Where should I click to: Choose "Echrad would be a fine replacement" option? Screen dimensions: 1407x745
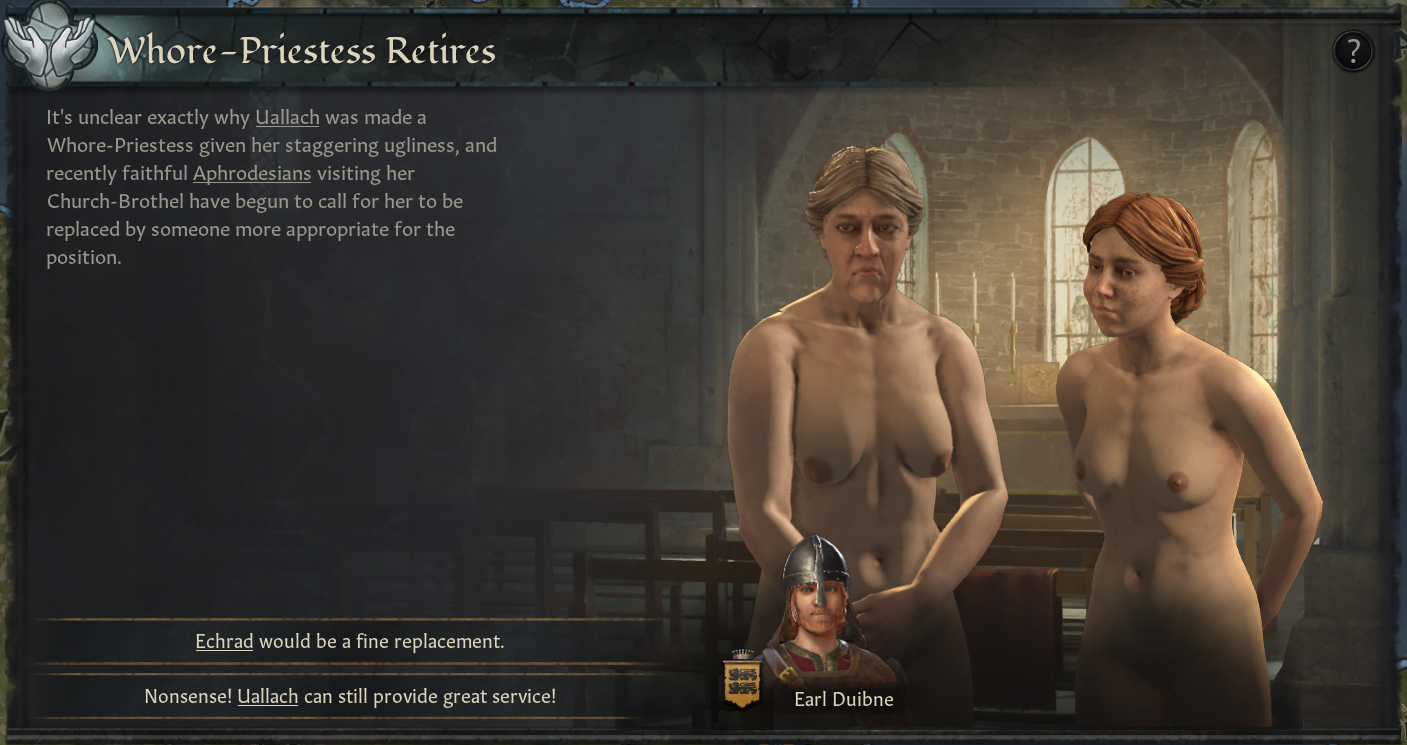tap(350, 641)
